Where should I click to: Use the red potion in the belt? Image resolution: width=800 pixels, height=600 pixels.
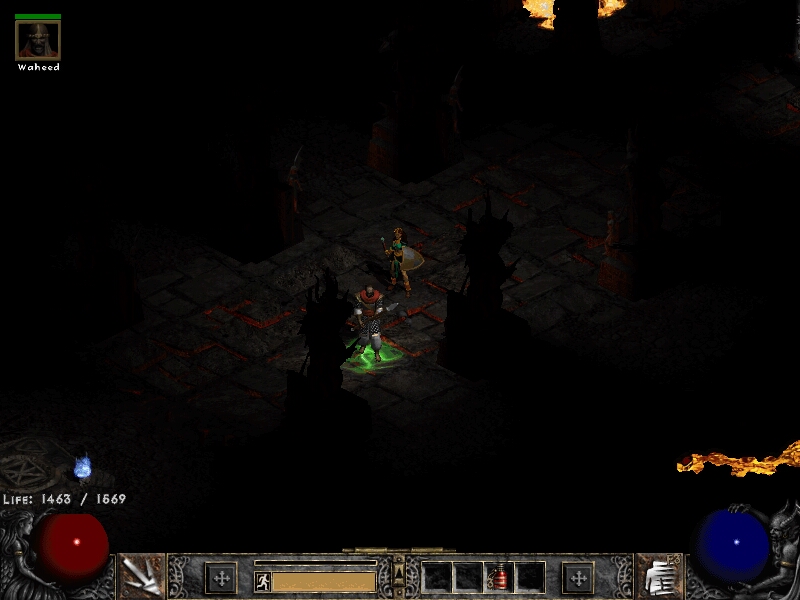[499, 577]
